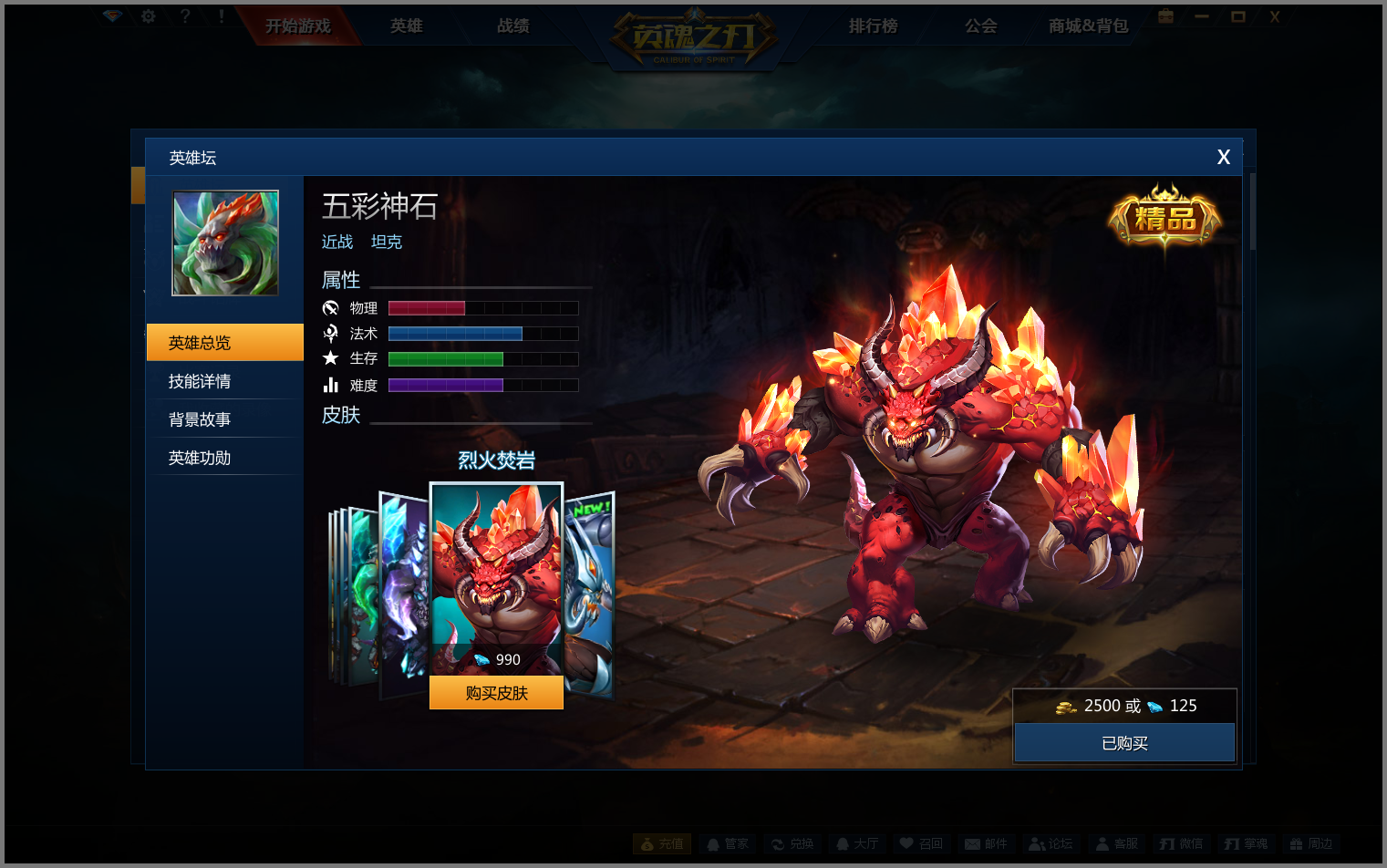Minimize the game window
Viewport: 1387px width, 868px height.
[x=1202, y=16]
